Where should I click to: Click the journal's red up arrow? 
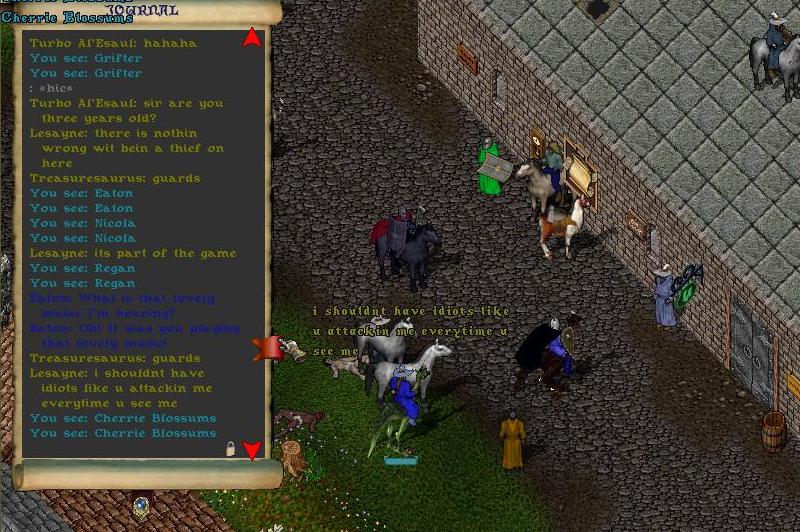(252, 38)
